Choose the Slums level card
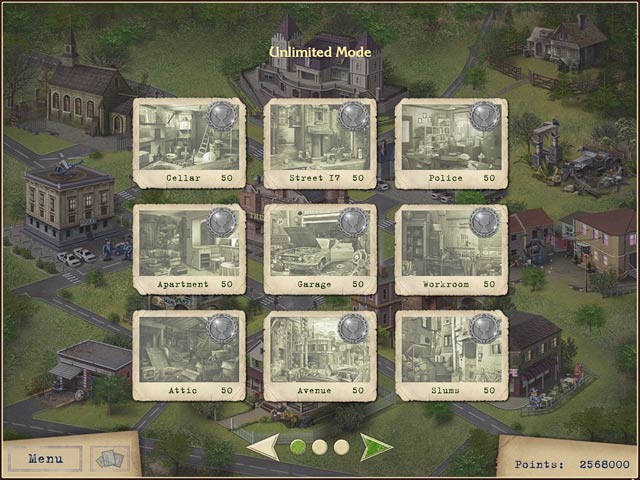The height and width of the screenshot is (480, 640). [x=451, y=356]
